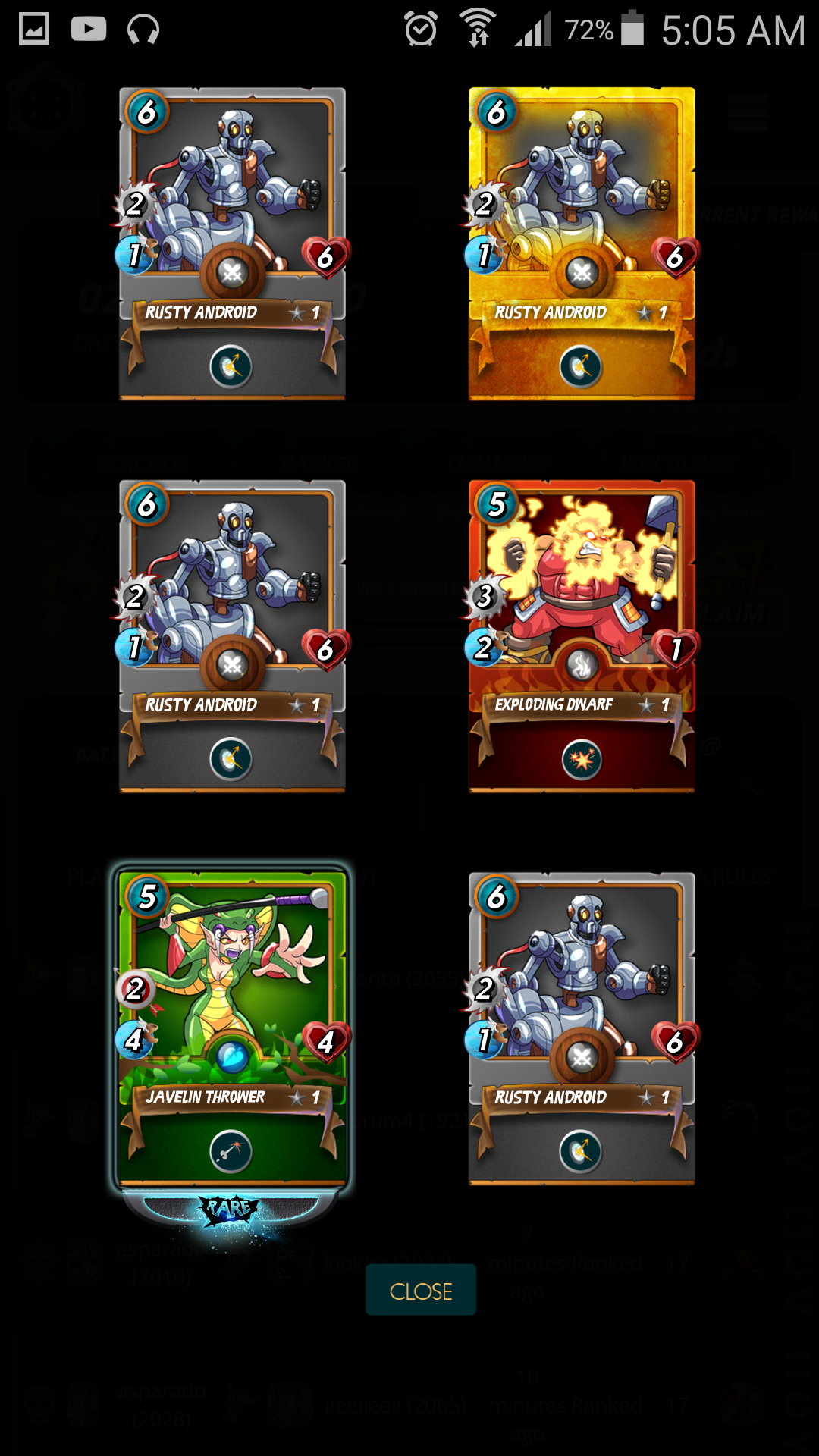Close the card rewards popup
This screenshot has width=819, height=1456.
421,1290
